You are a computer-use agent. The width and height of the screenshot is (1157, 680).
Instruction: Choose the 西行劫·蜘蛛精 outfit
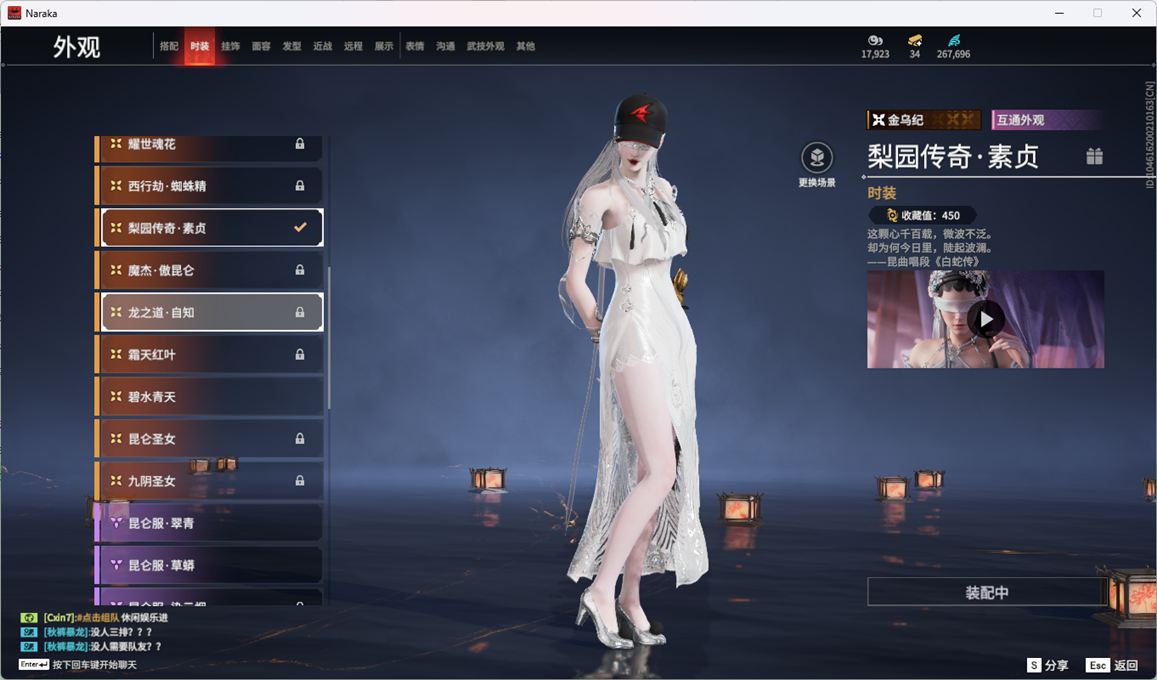pyautogui.click(x=210, y=186)
